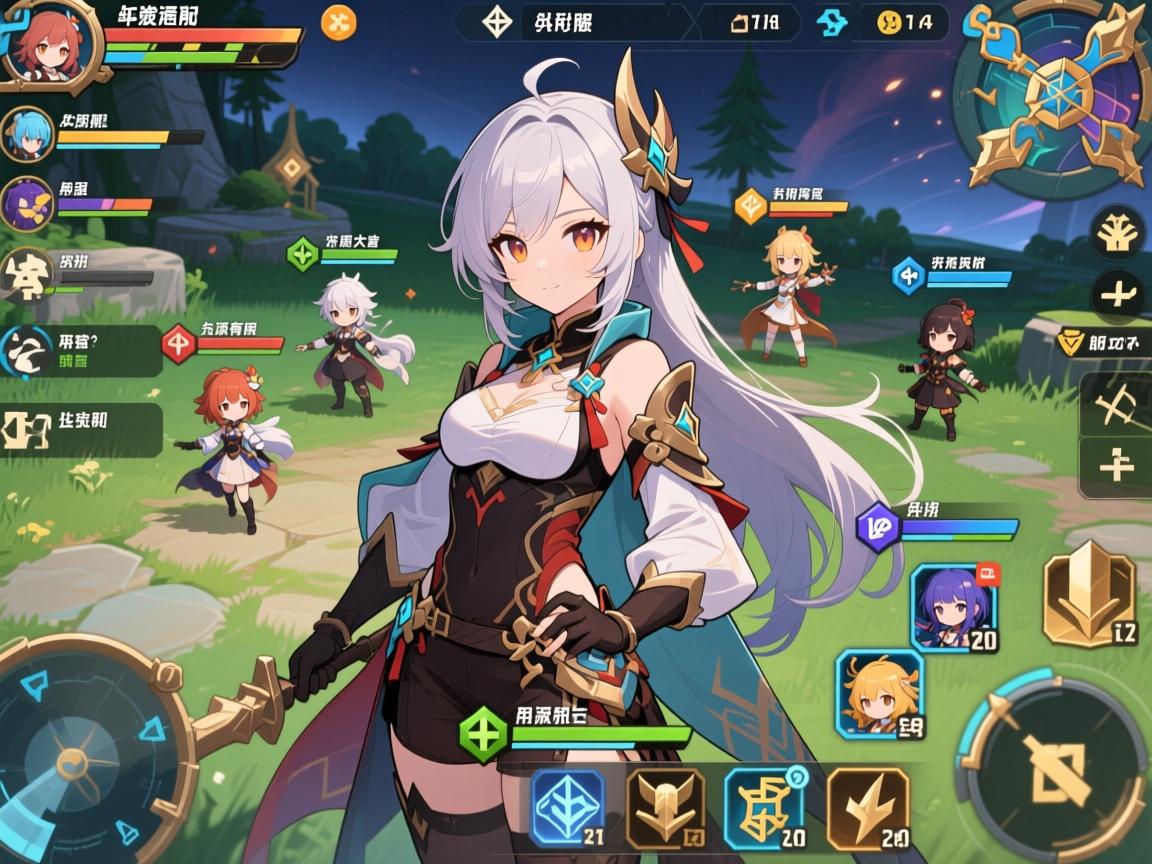The image size is (1152, 864).
Task: Click the round gold tree emblem button
Action: click(1117, 233)
